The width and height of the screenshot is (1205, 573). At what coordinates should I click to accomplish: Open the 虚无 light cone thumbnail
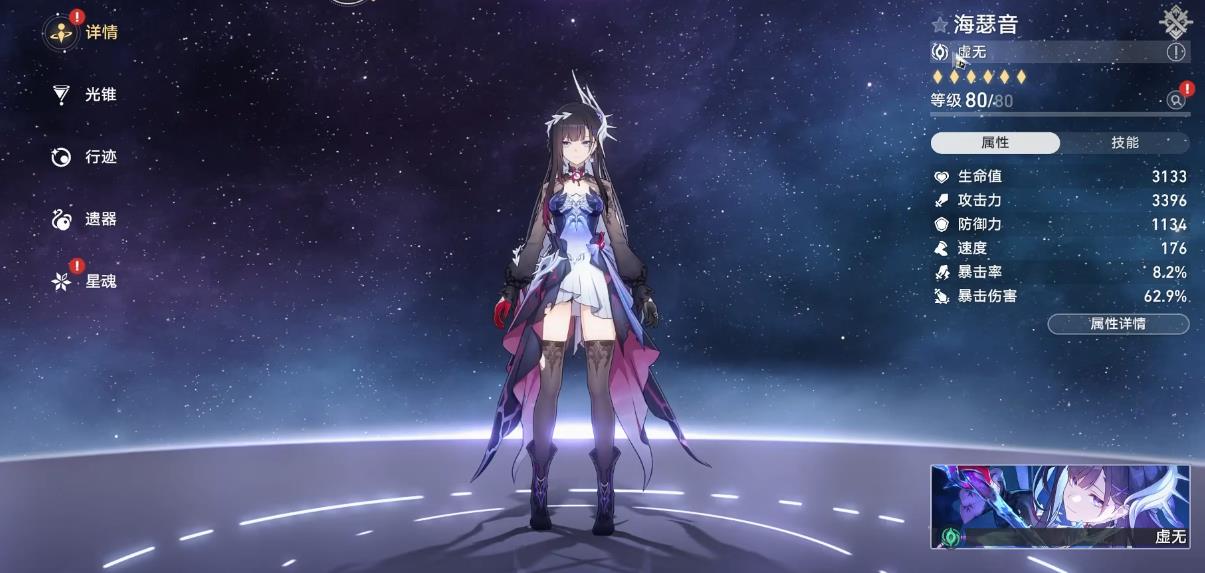click(x=1060, y=507)
